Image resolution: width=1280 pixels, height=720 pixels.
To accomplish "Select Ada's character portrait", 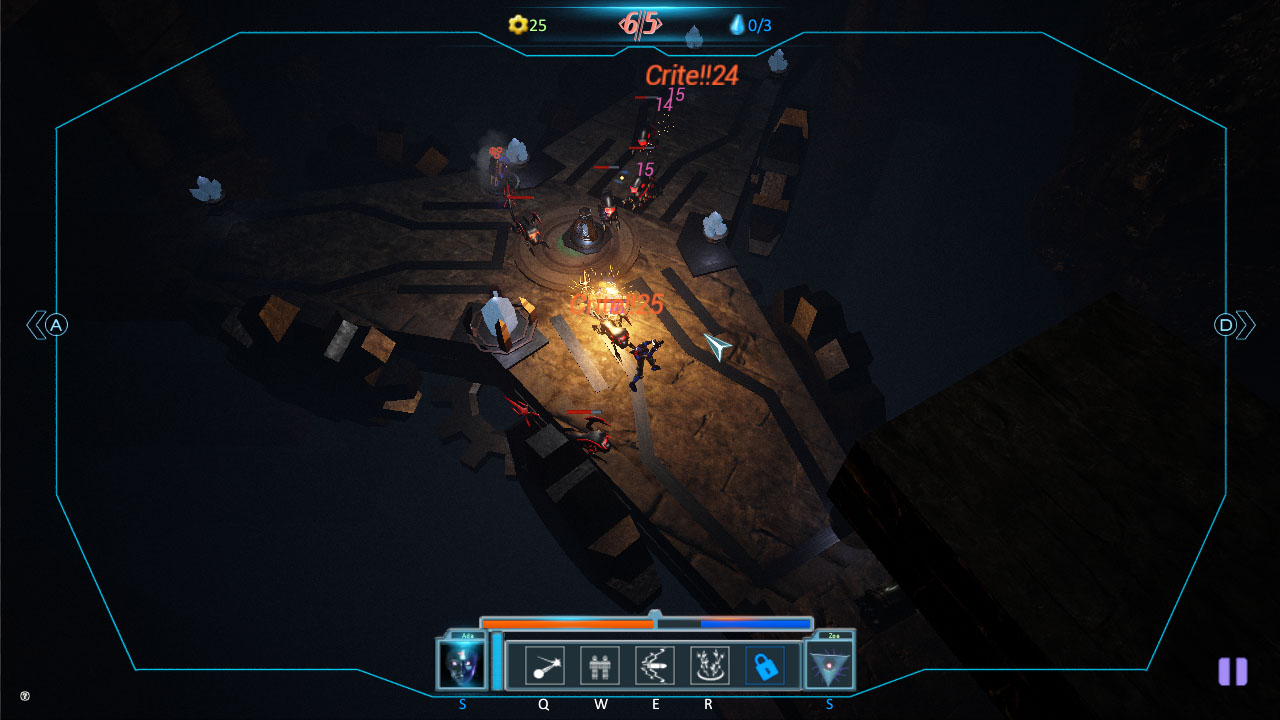I will click(462, 665).
